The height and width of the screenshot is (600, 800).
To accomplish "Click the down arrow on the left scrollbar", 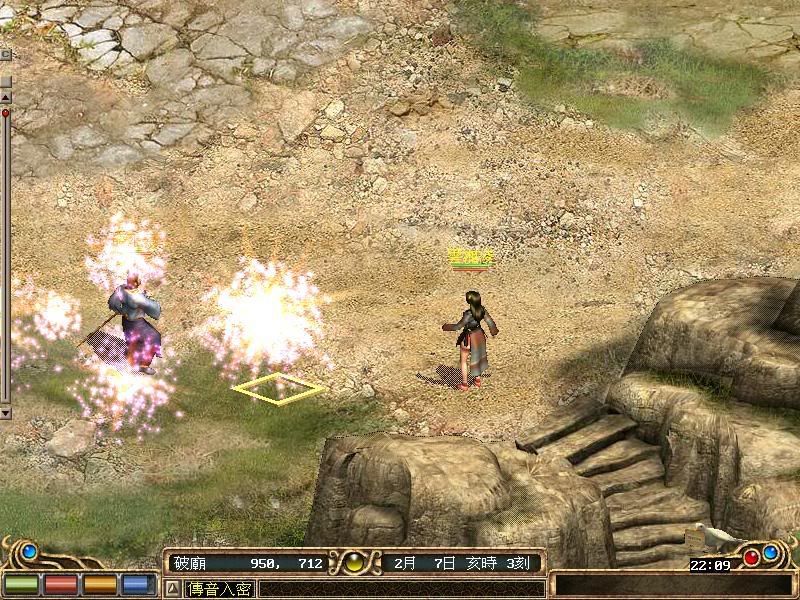I will click(5, 411).
